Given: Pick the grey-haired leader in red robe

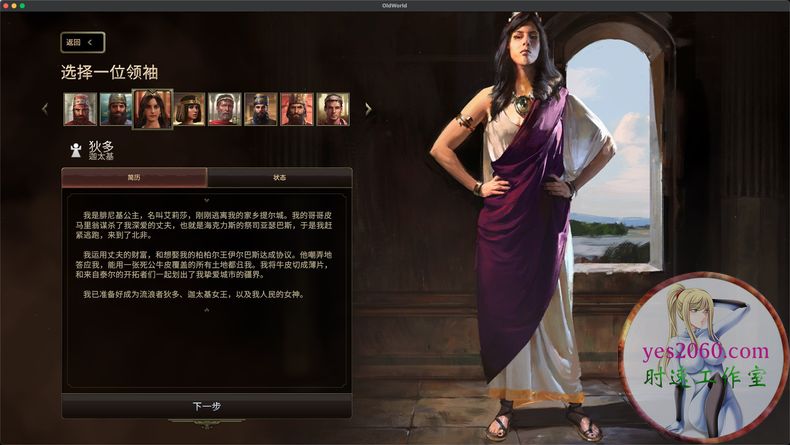Looking at the screenshot, I should [x=224, y=109].
